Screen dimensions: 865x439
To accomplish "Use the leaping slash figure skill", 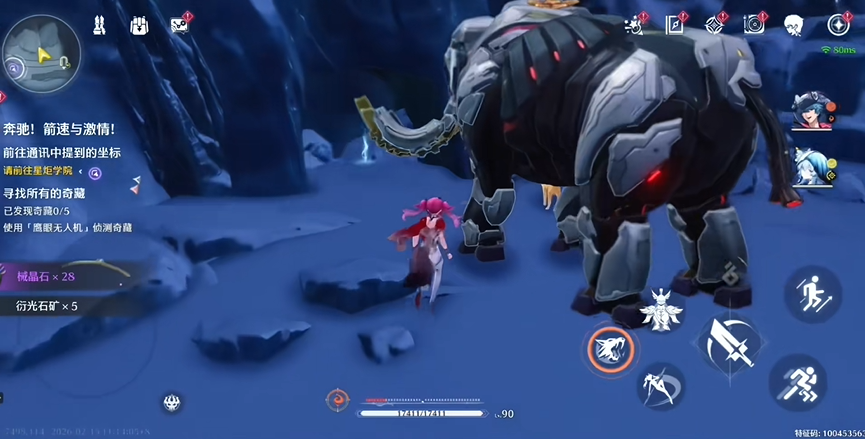I will 661,385.
